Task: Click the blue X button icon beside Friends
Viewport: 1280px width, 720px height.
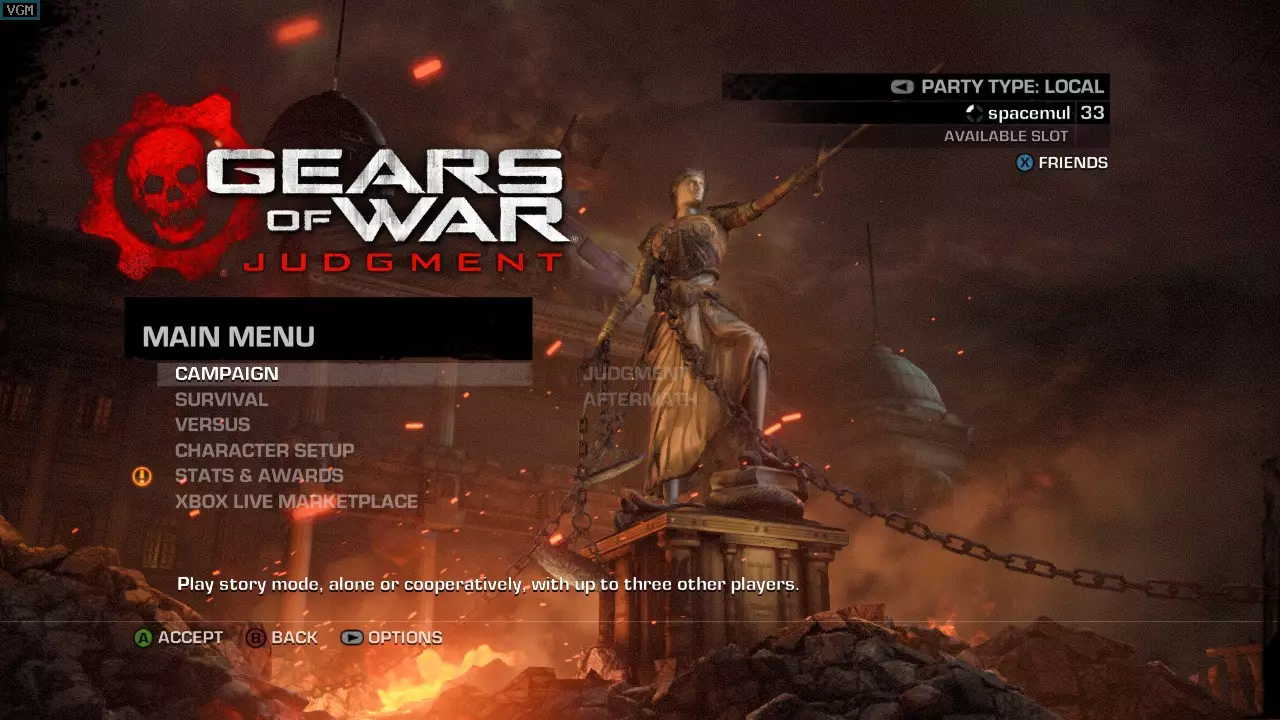Action: 1022,162
